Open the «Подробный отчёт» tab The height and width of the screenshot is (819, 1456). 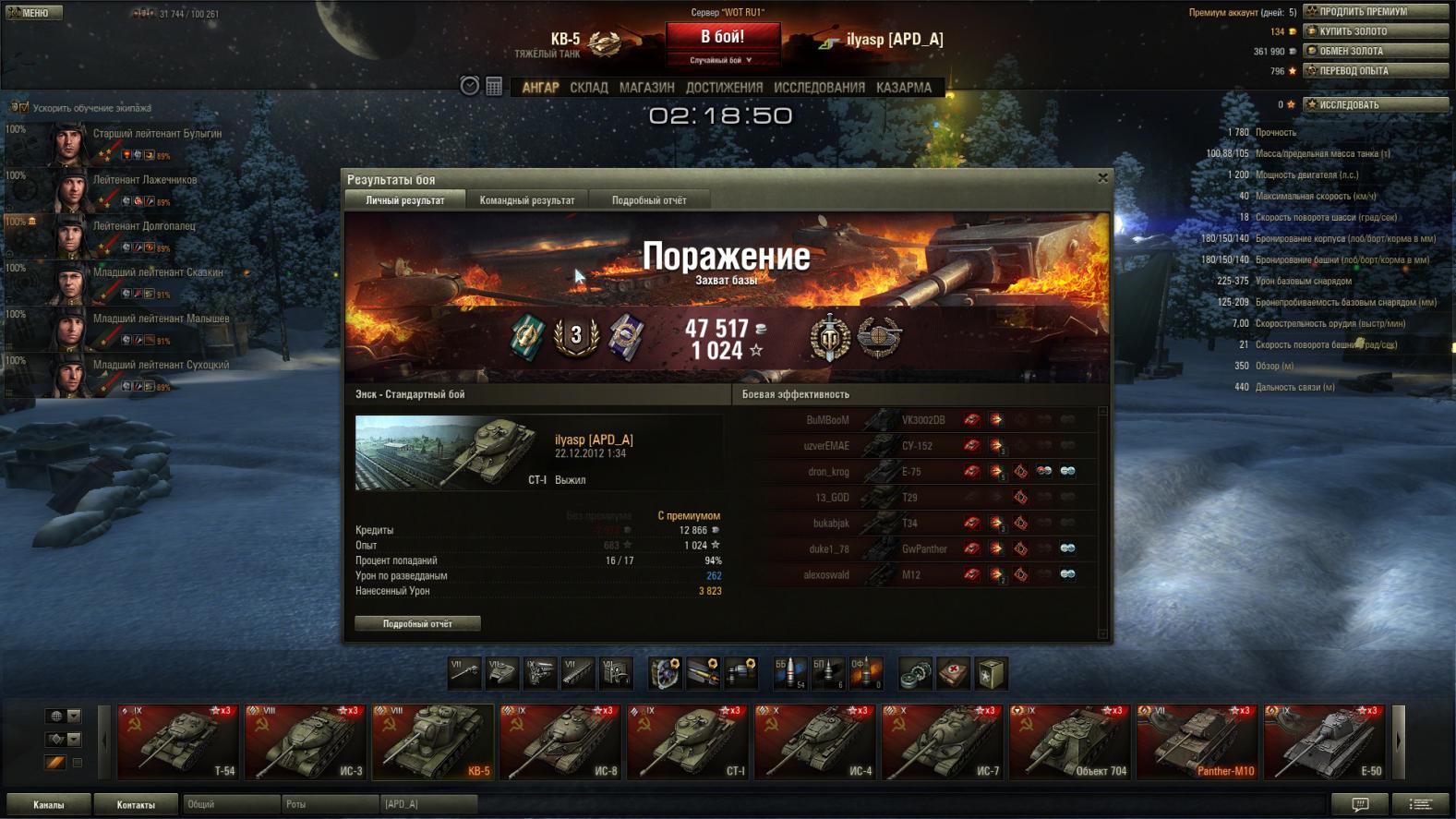click(648, 200)
